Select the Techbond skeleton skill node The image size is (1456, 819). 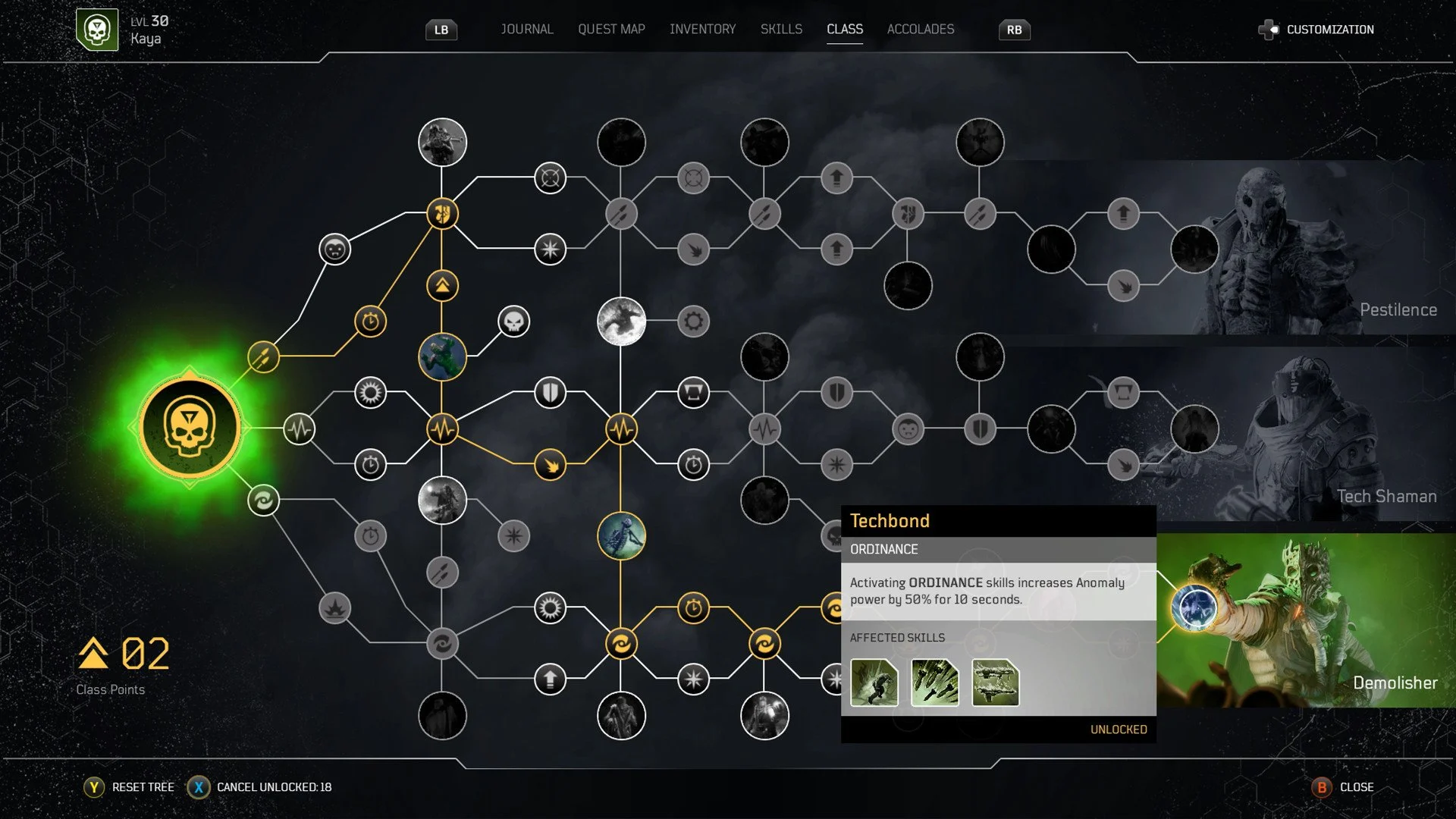622,535
